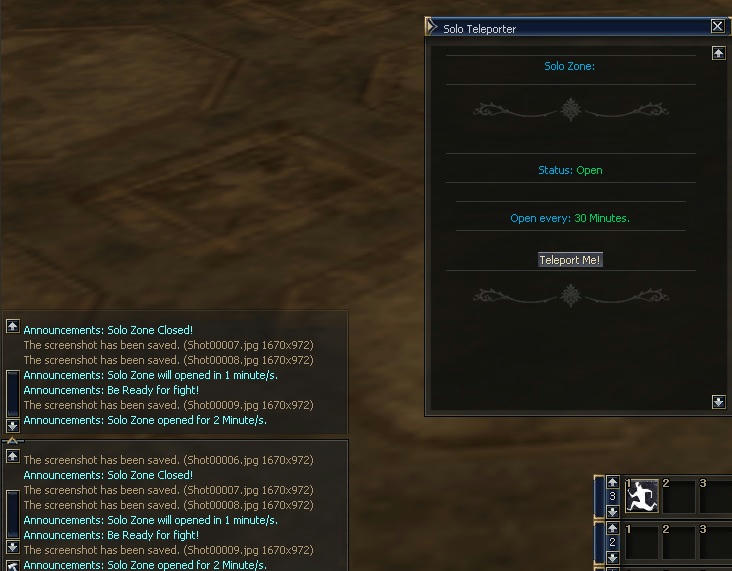Click the lower chat window's scroll-up arrow

(x=12, y=456)
